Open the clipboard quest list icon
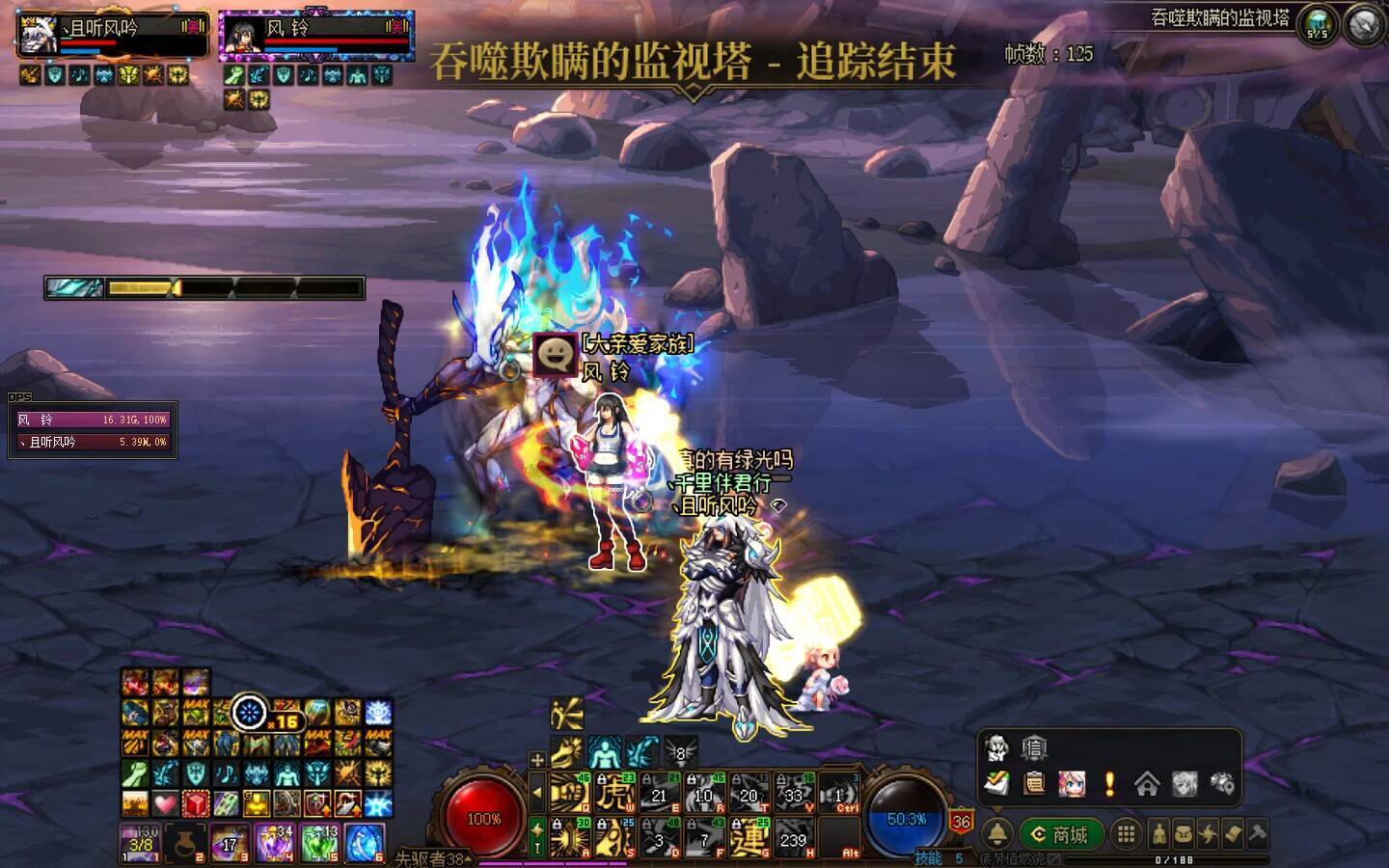 click(1034, 784)
